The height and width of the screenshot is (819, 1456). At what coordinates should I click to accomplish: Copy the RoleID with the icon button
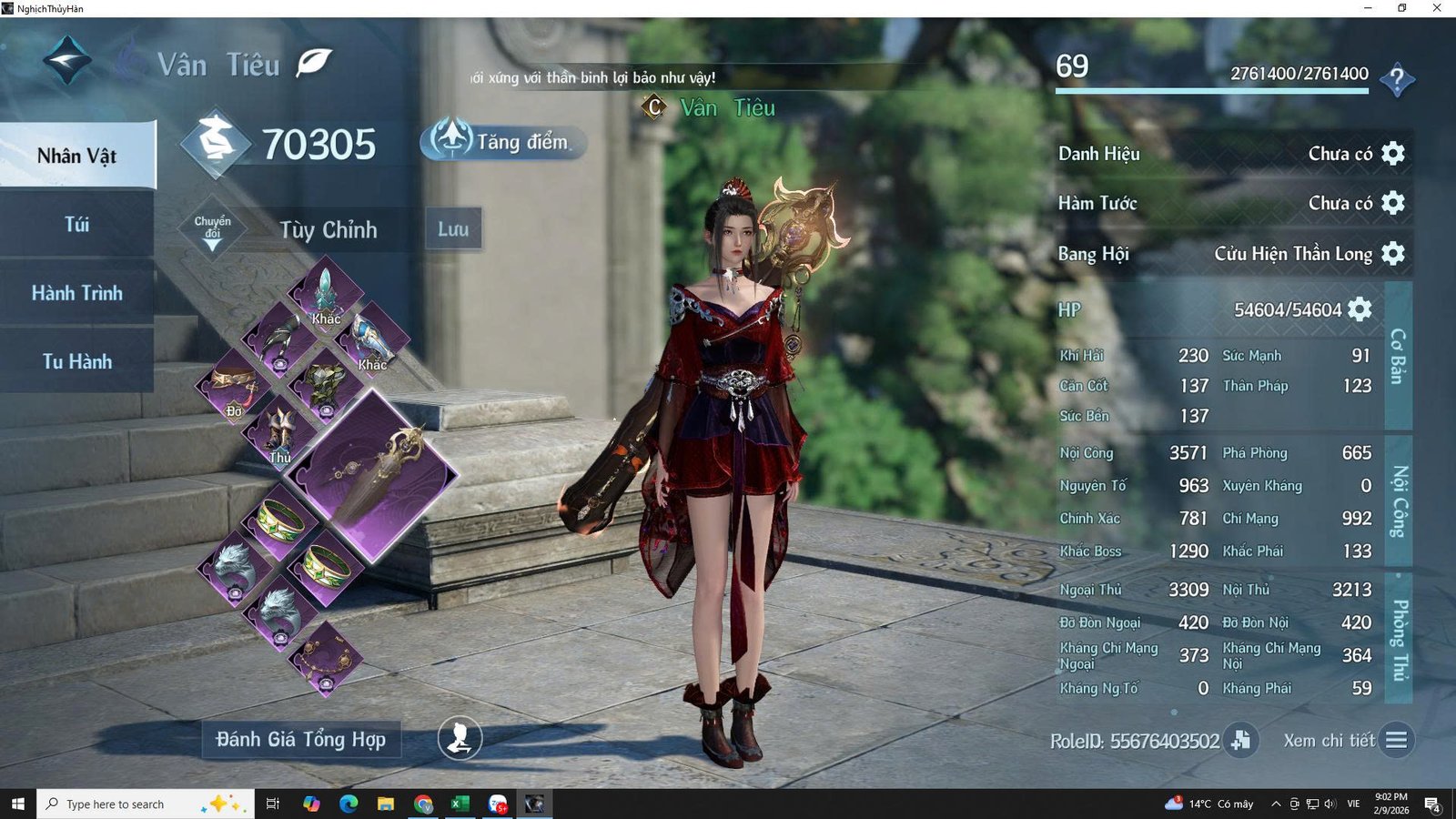click(1240, 740)
